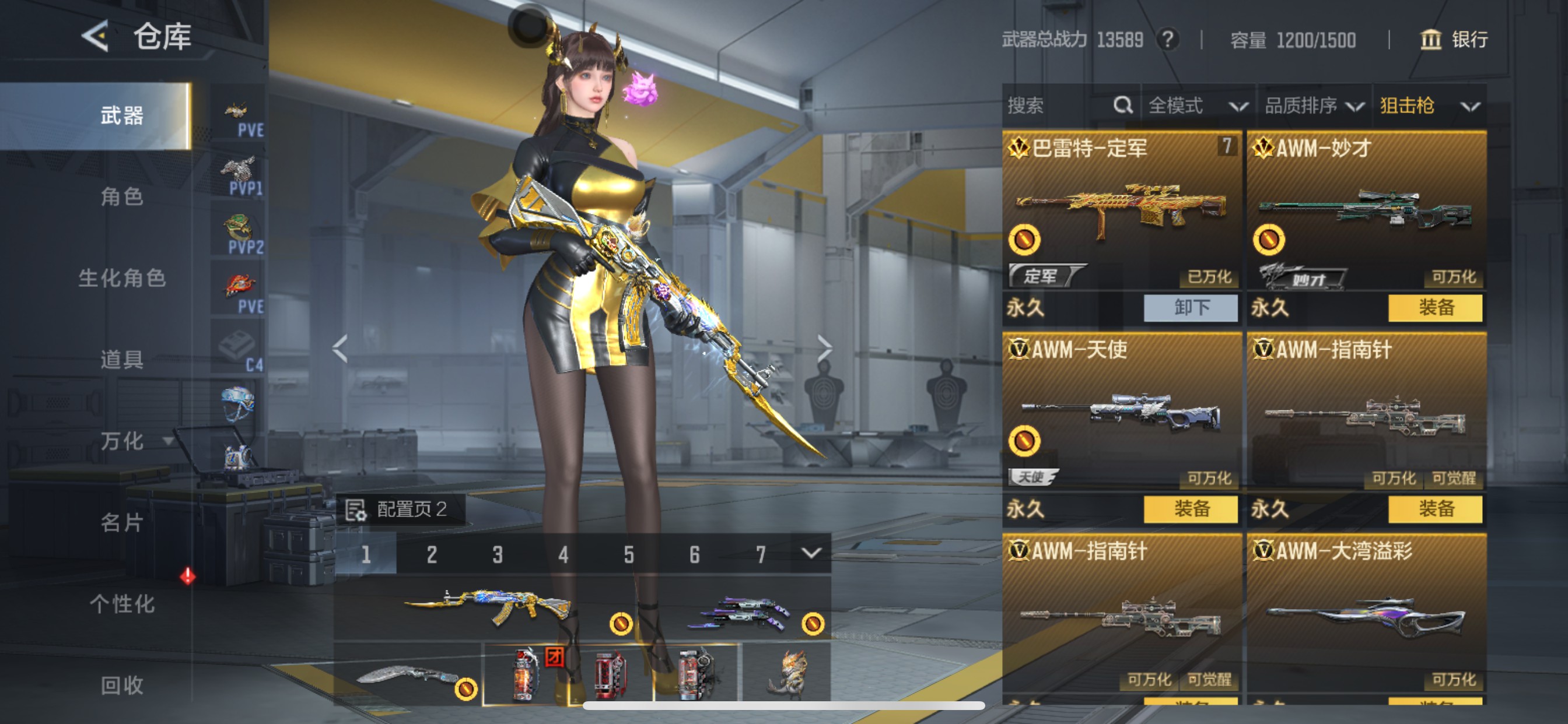
Task: Equip the AWM-妙才 sniper rifle
Action: tap(1434, 308)
